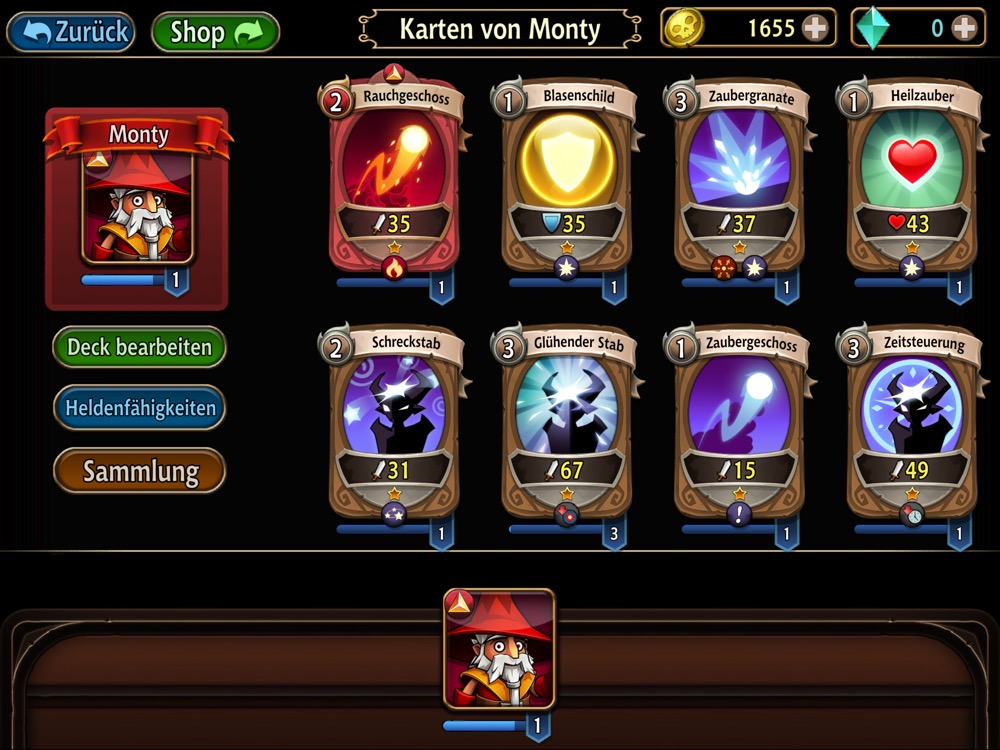
Task: Show Heldenfähigkeiten
Action: pos(139,408)
